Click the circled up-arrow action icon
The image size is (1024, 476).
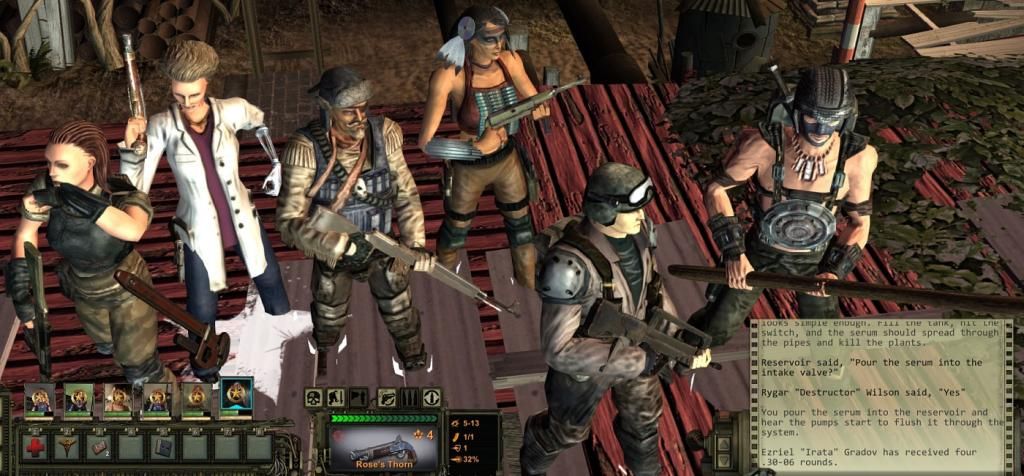431,398
